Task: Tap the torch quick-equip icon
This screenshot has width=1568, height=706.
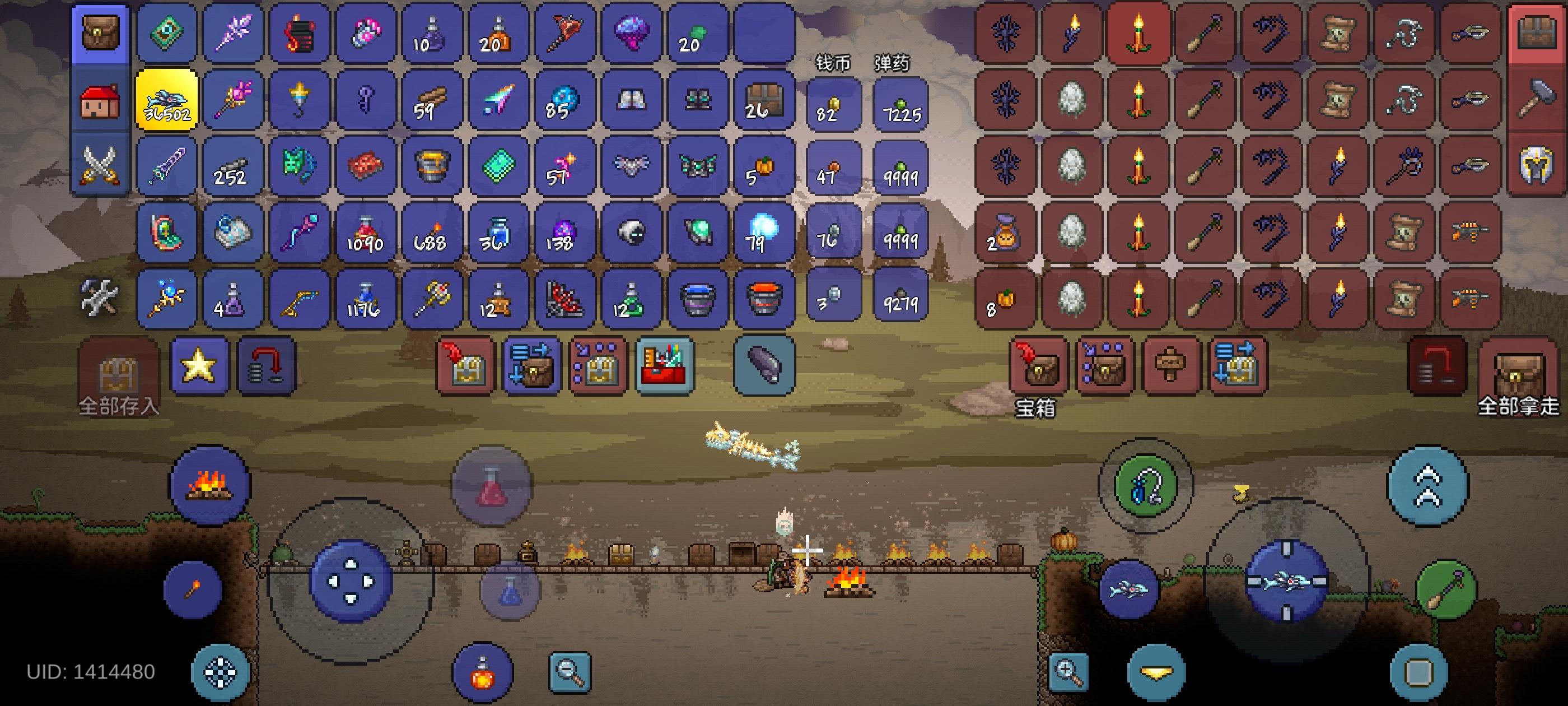Action: pyautogui.click(x=192, y=588)
